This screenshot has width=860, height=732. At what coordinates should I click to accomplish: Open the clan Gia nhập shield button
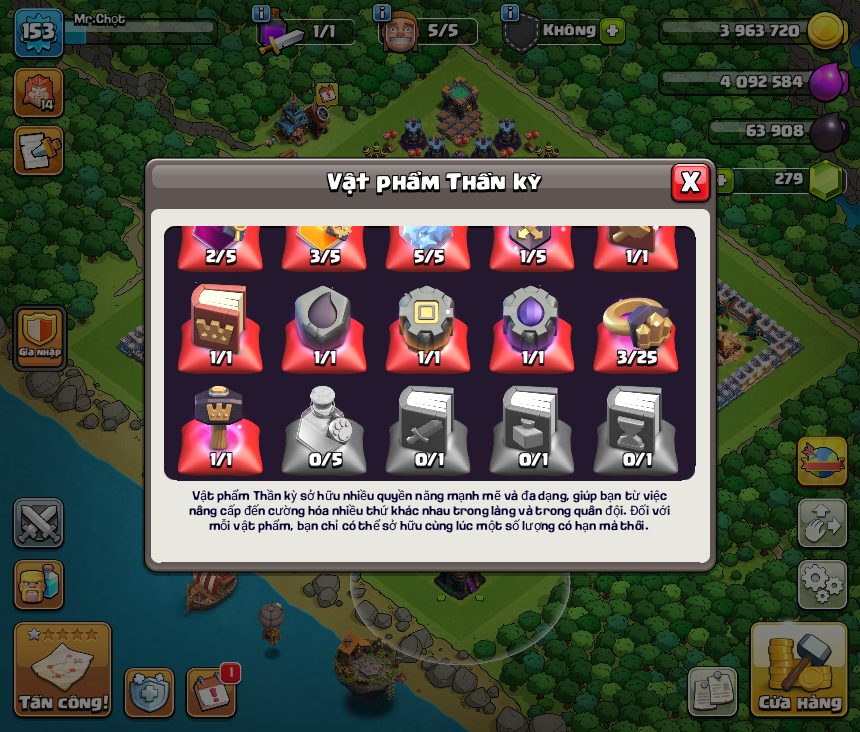tap(39, 336)
